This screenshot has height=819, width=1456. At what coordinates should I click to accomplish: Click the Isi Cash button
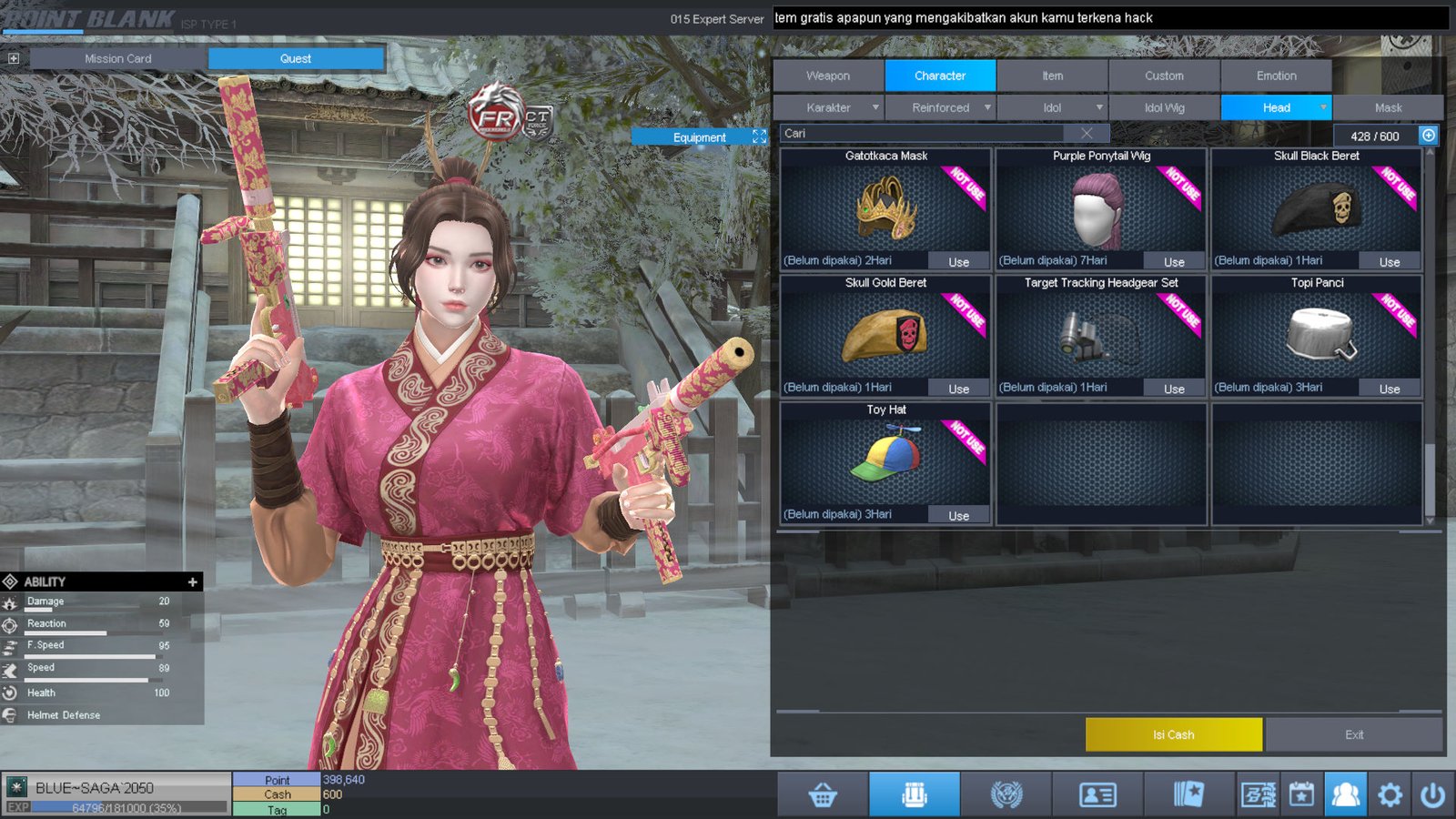(x=1173, y=734)
